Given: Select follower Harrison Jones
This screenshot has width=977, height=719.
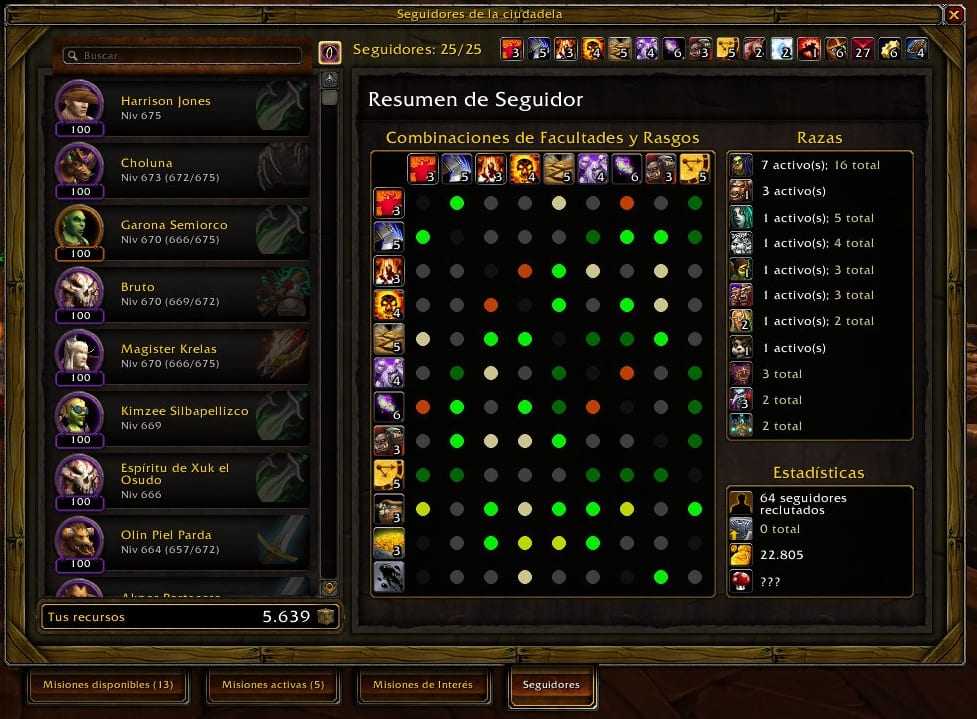Looking at the screenshot, I should click(x=180, y=108).
